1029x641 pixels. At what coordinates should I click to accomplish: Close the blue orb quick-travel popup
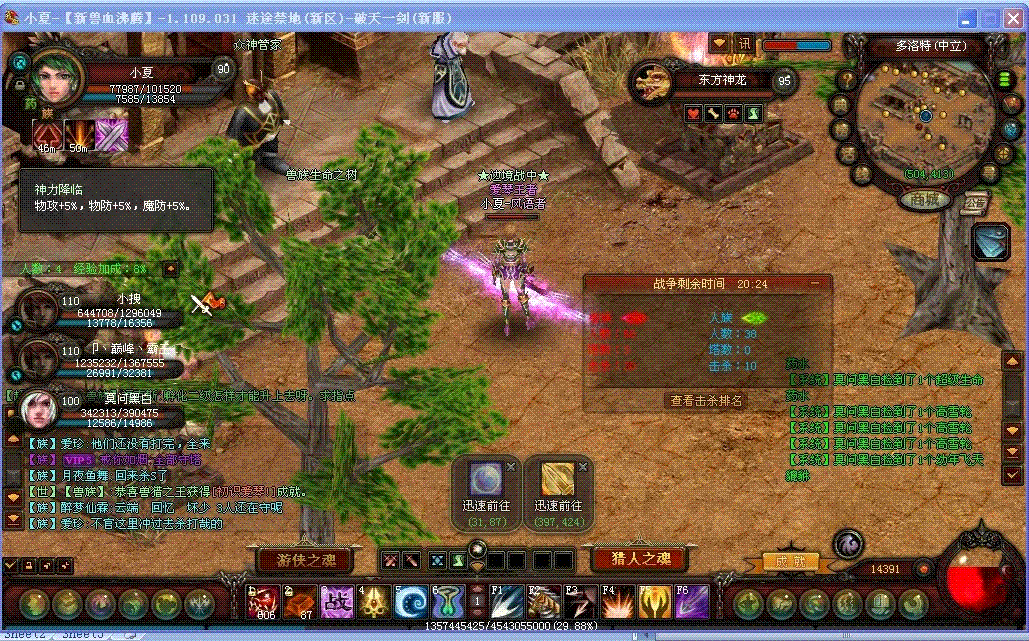pyautogui.click(x=511, y=467)
